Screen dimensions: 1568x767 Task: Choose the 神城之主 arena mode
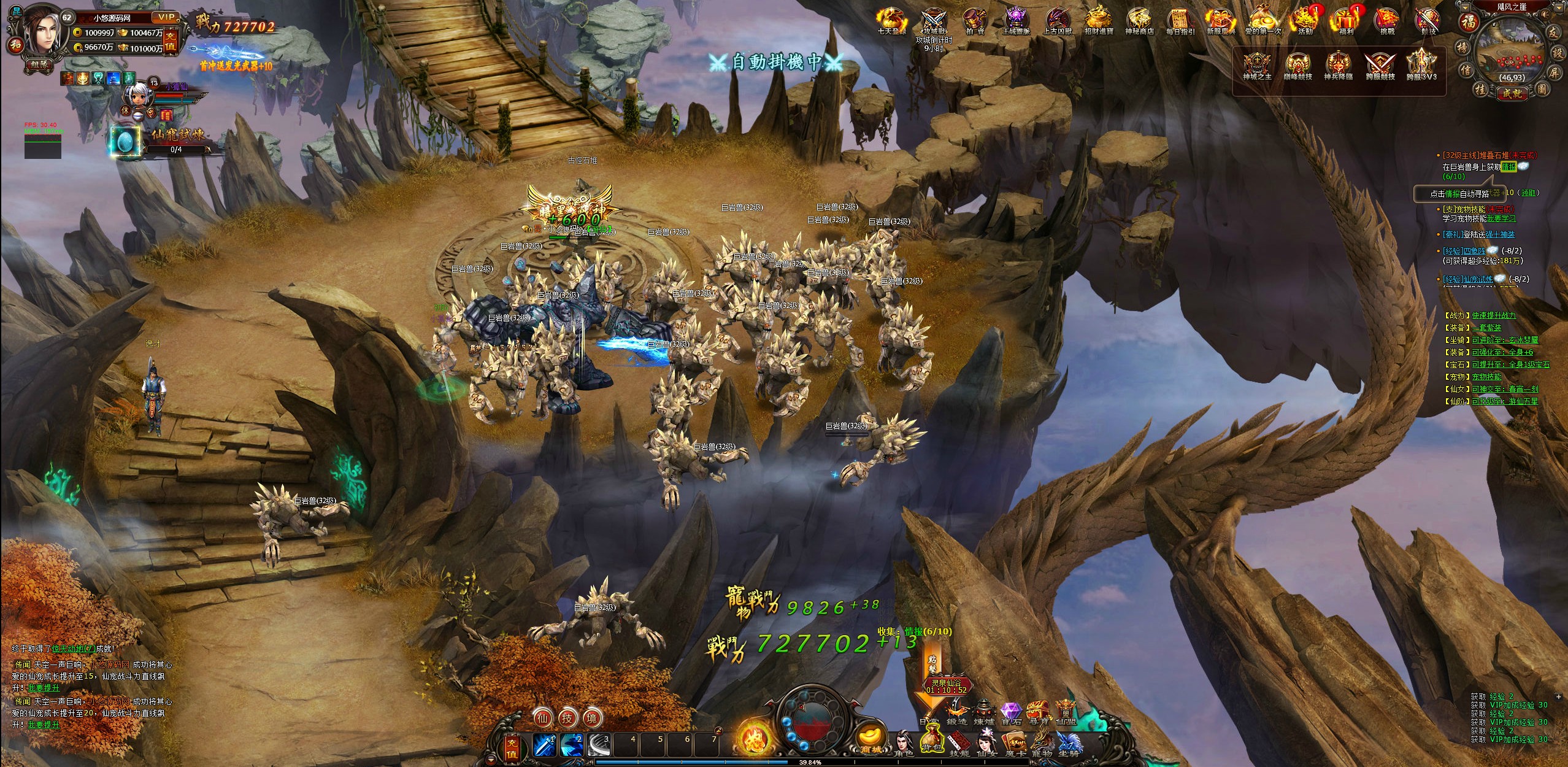click(x=1257, y=66)
